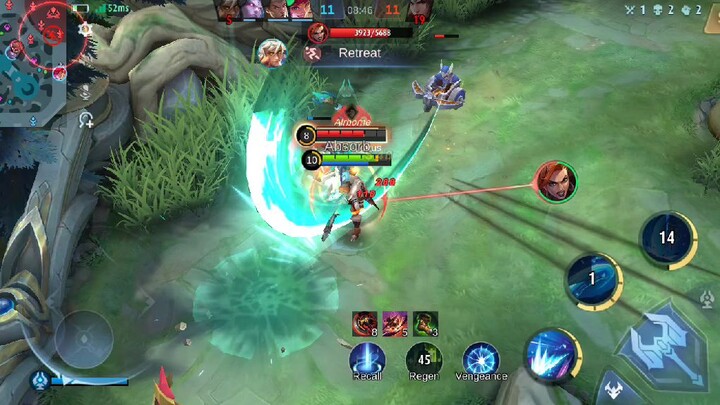
Task: Select the red item with count 8
Action: 364,322
